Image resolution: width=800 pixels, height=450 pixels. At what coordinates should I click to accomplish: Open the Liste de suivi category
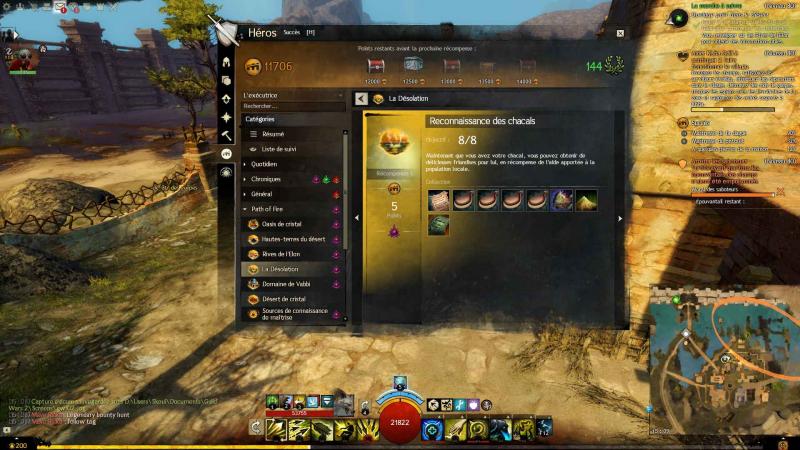click(280, 148)
